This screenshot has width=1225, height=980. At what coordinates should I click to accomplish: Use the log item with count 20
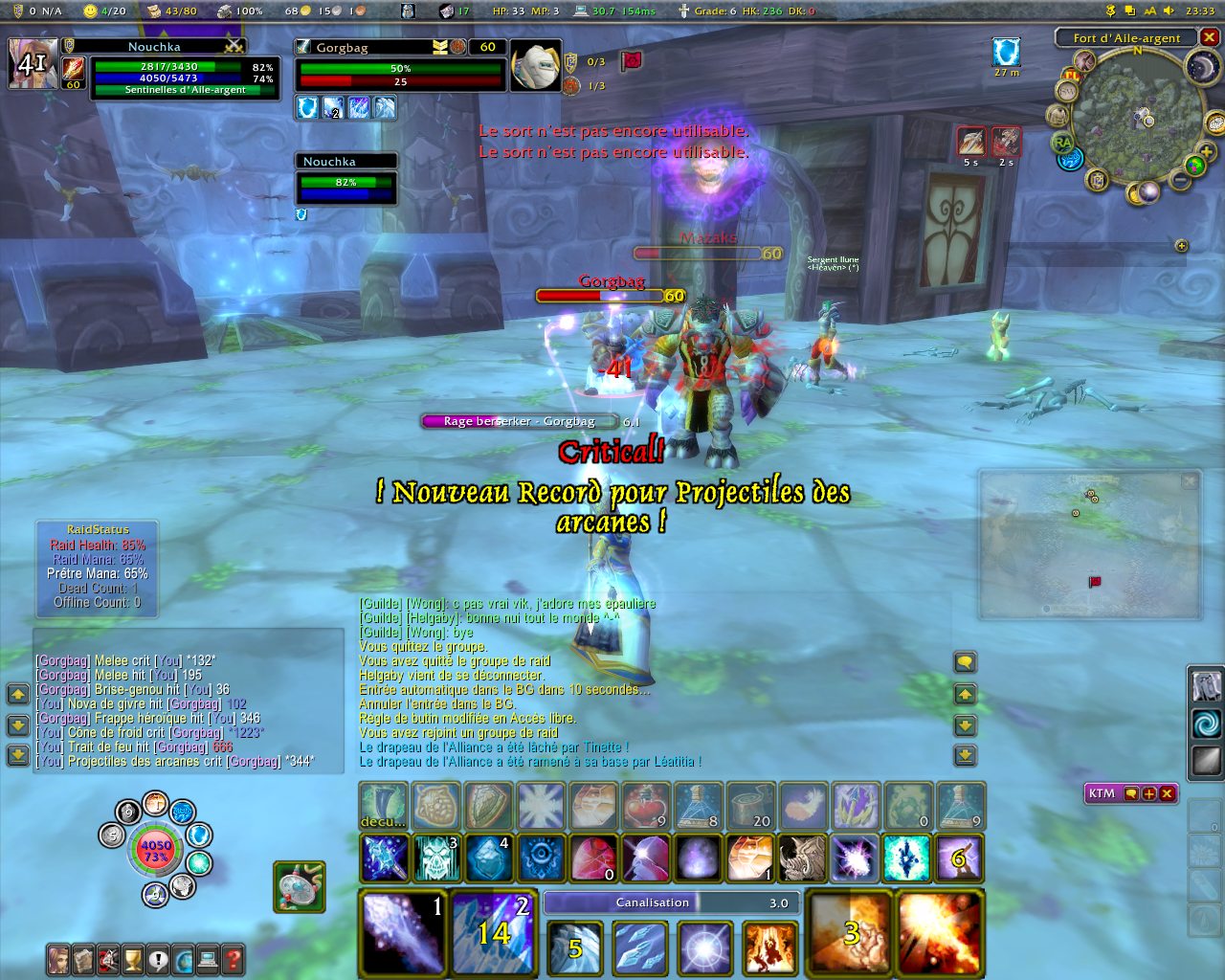(750, 806)
